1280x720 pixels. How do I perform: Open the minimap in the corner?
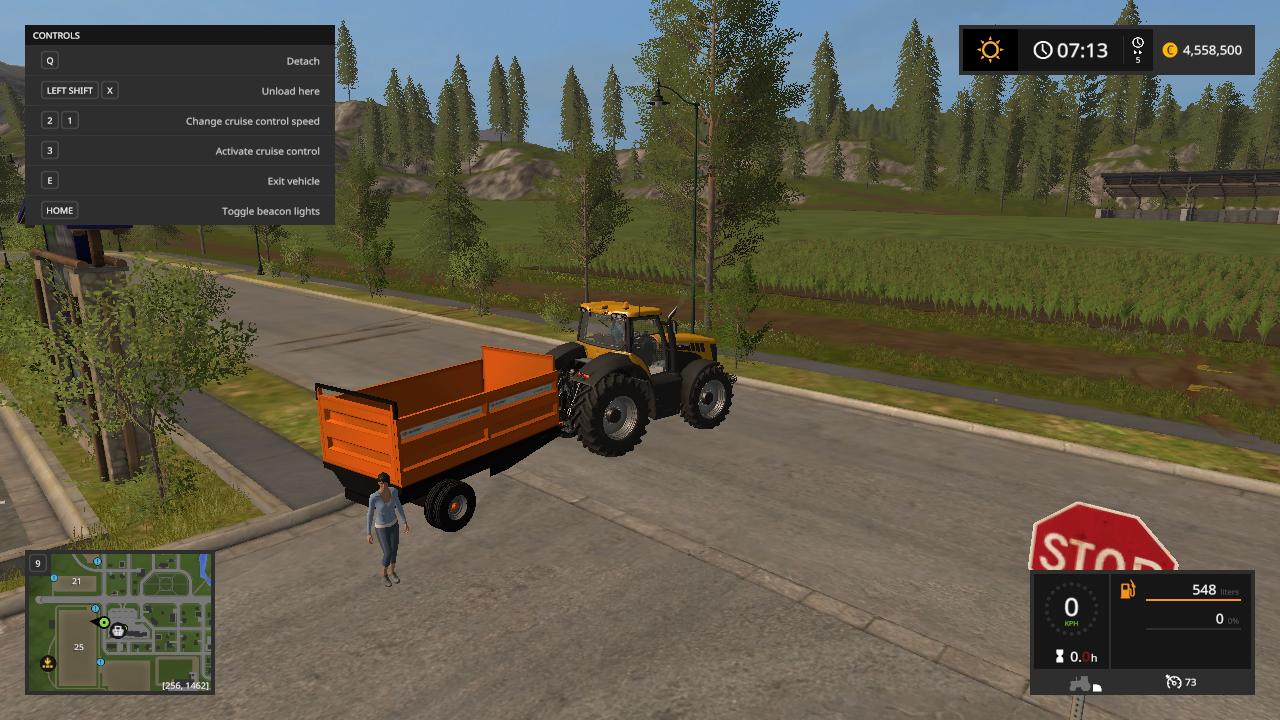[x=119, y=622]
